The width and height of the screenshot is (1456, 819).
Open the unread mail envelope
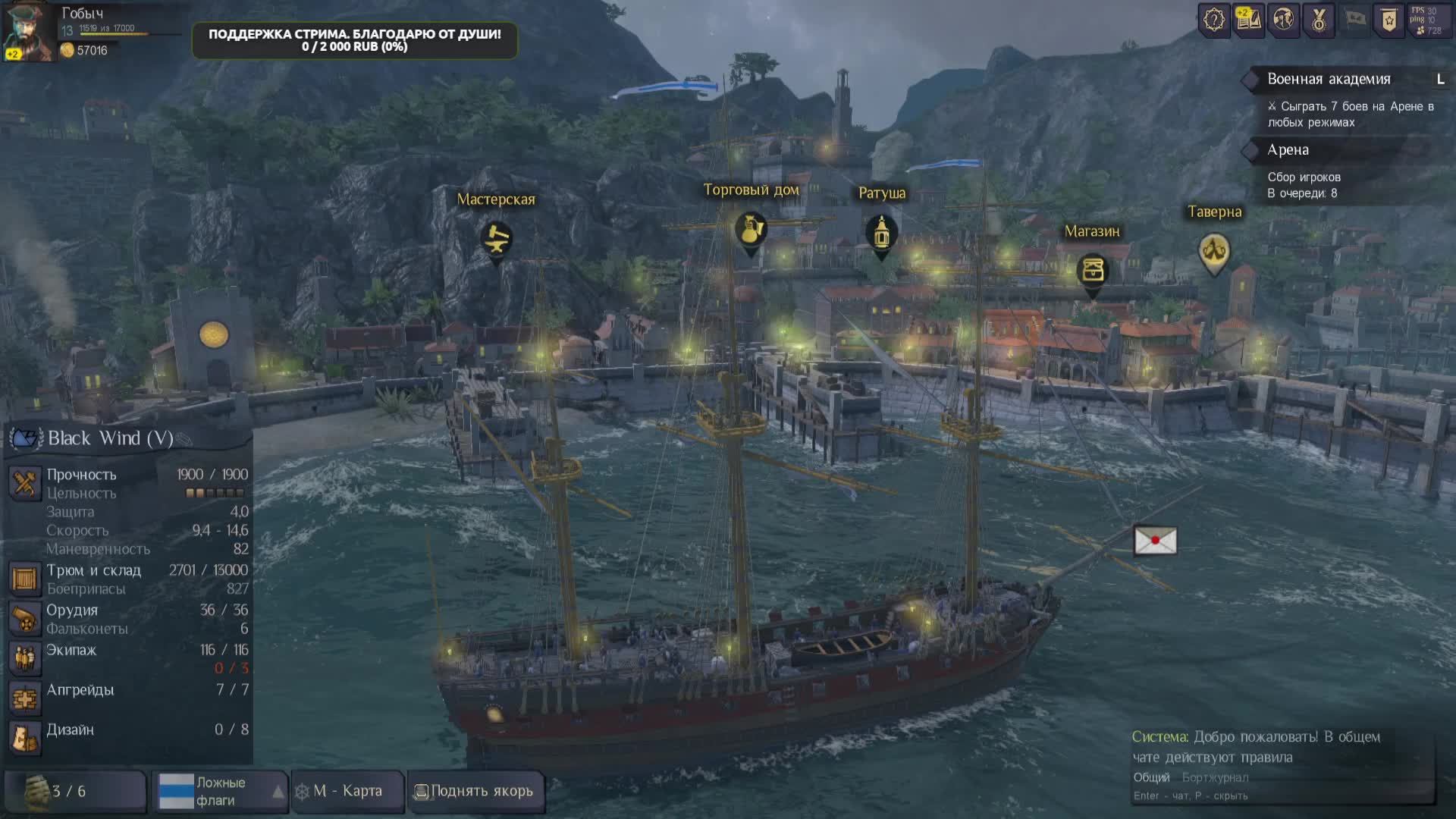[1155, 541]
